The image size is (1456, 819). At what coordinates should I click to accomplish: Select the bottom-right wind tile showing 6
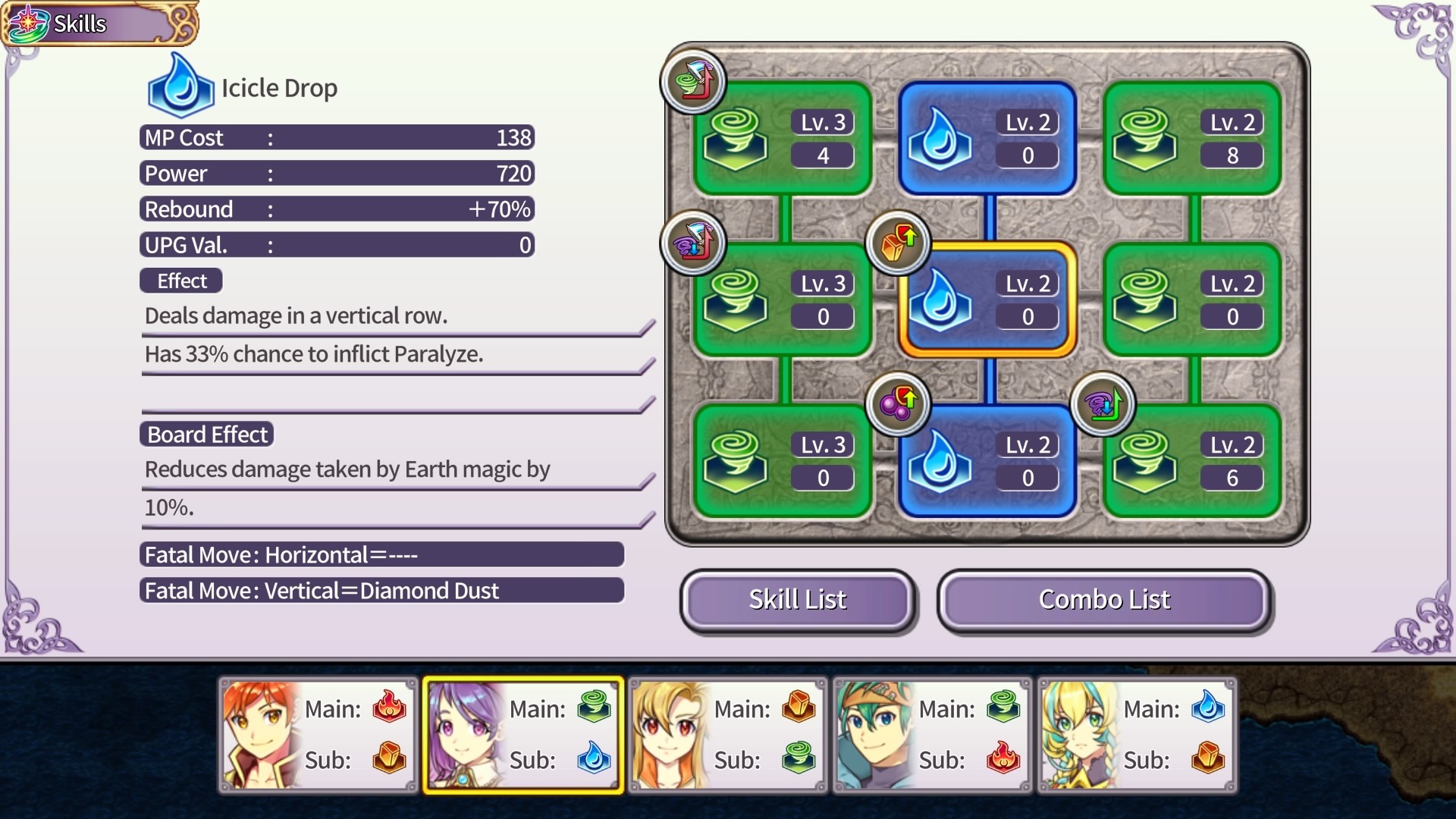pos(1191,461)
